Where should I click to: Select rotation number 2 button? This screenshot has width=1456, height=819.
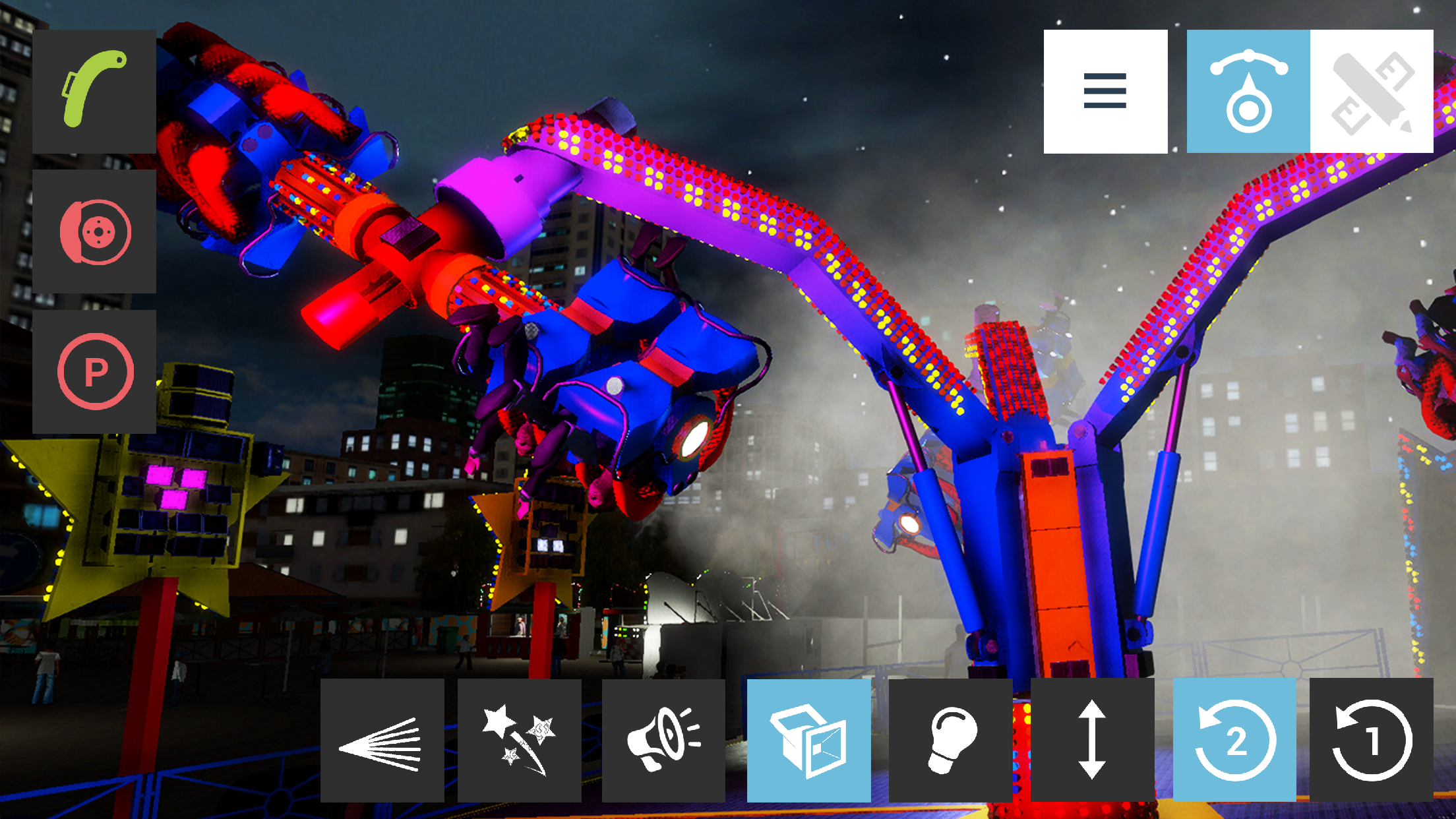click(x=1234, y=741)
